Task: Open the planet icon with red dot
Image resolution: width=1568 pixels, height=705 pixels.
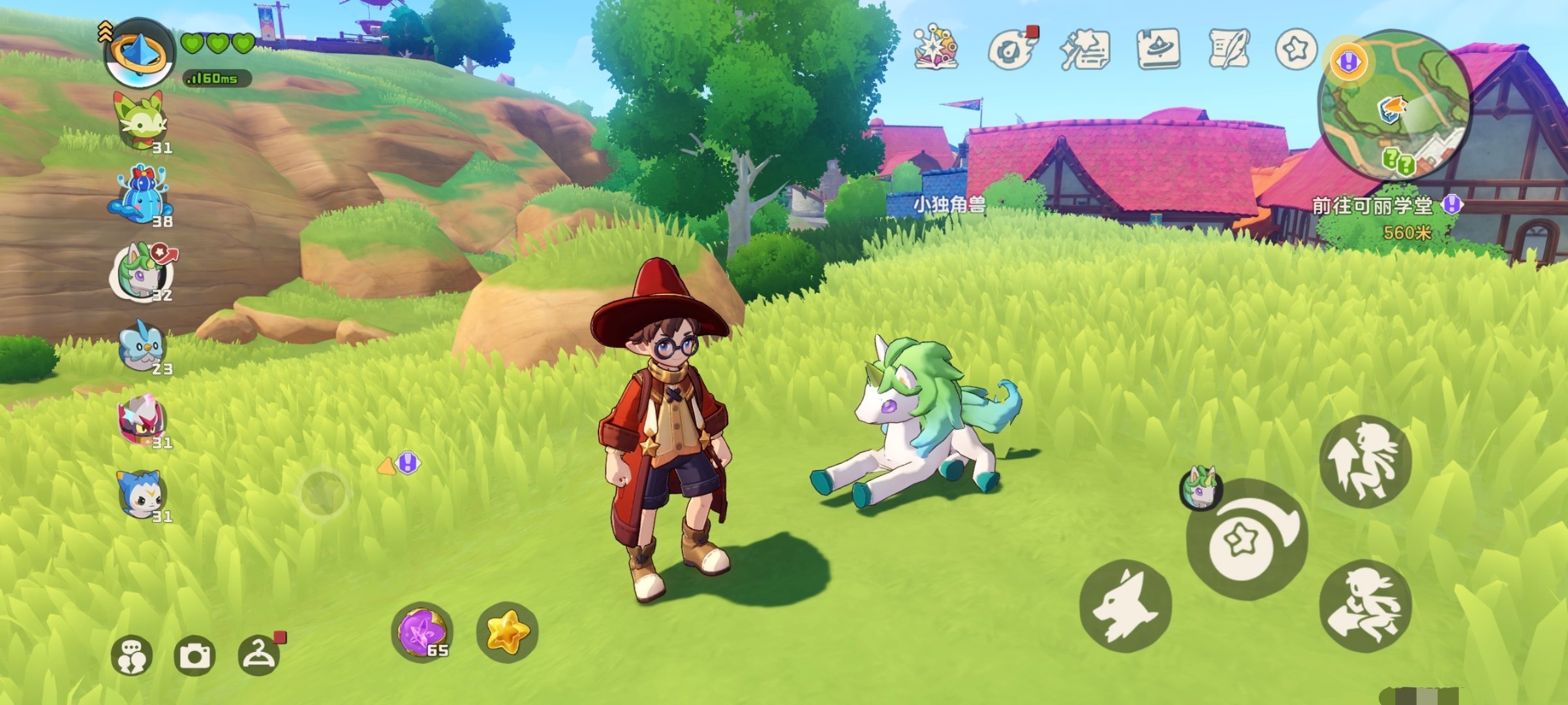Action: [1010, 49]
